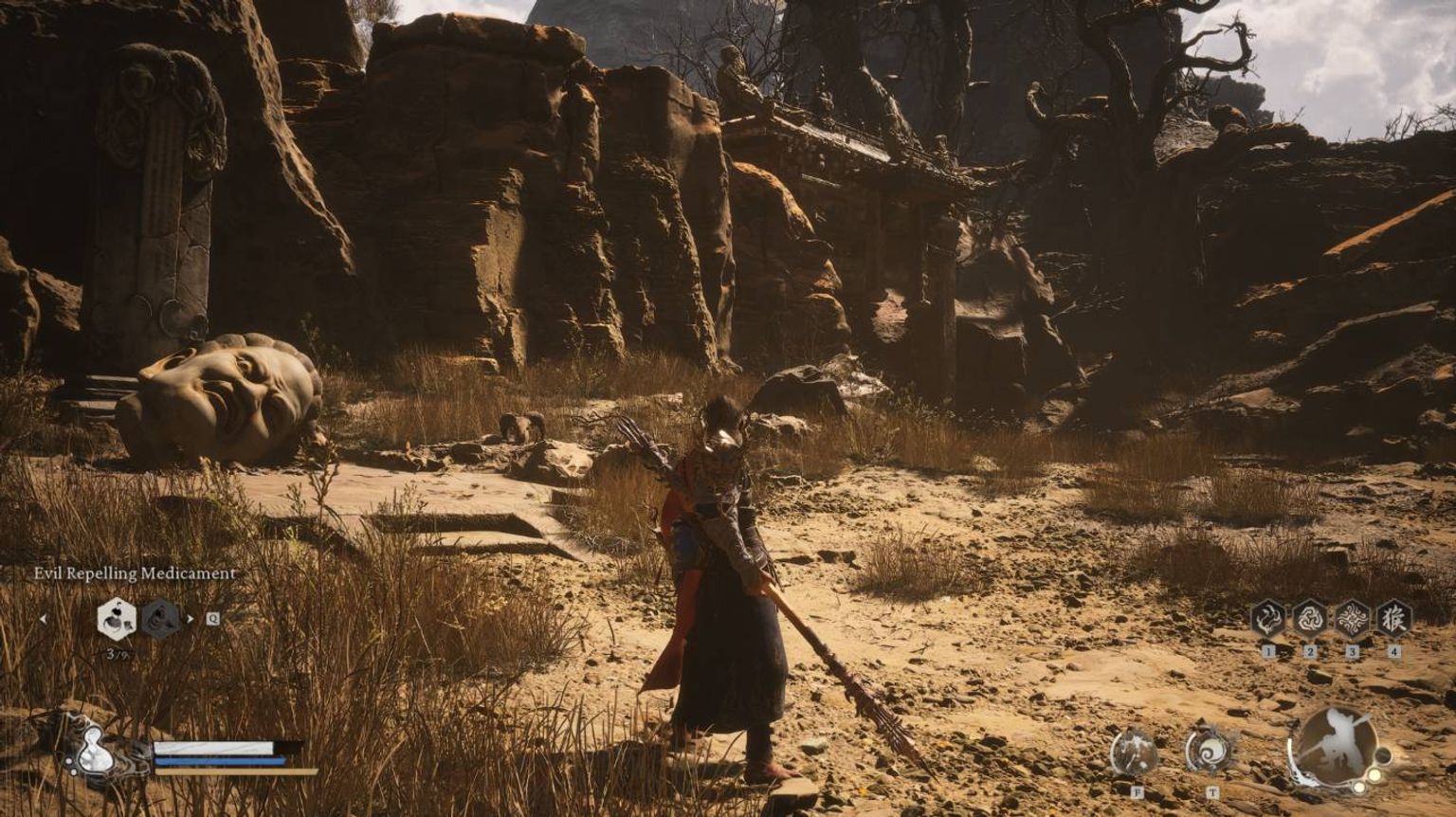Click the number 4 hotkey label
Image resolution: width=1456 pixels, height=817 pixels.
click(1394, 652)
